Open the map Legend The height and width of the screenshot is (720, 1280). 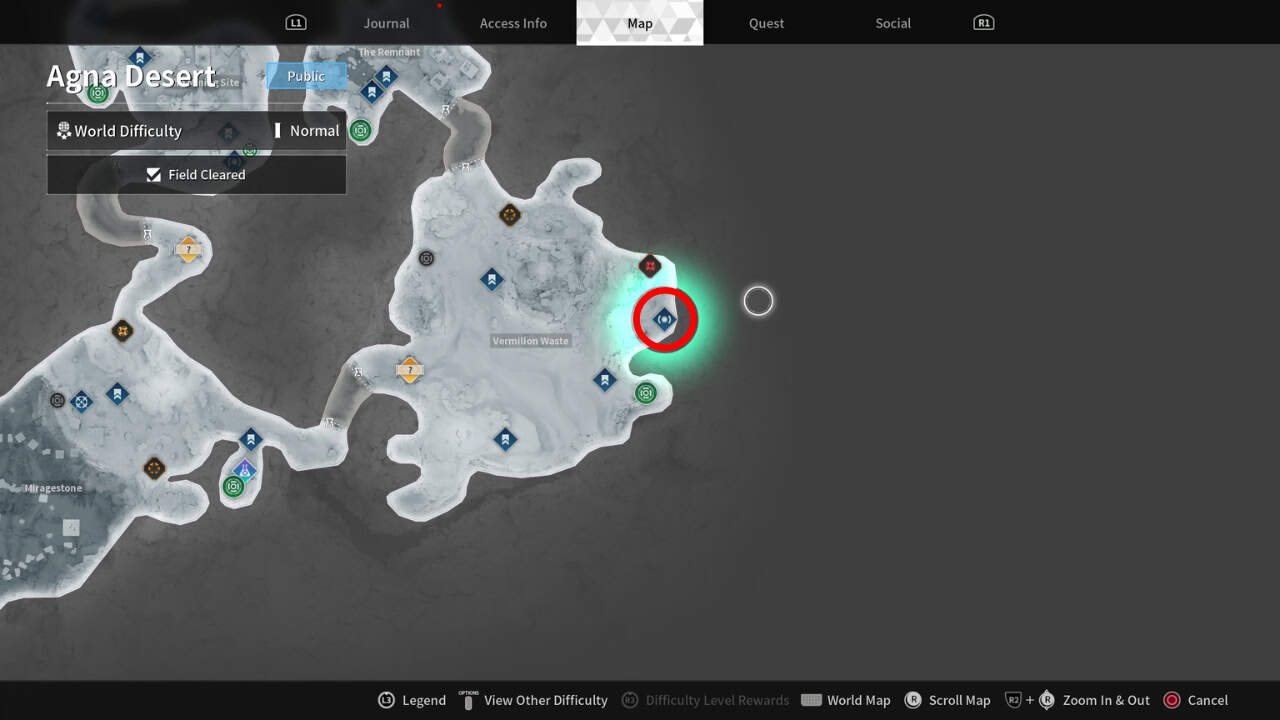coord(412,700)
